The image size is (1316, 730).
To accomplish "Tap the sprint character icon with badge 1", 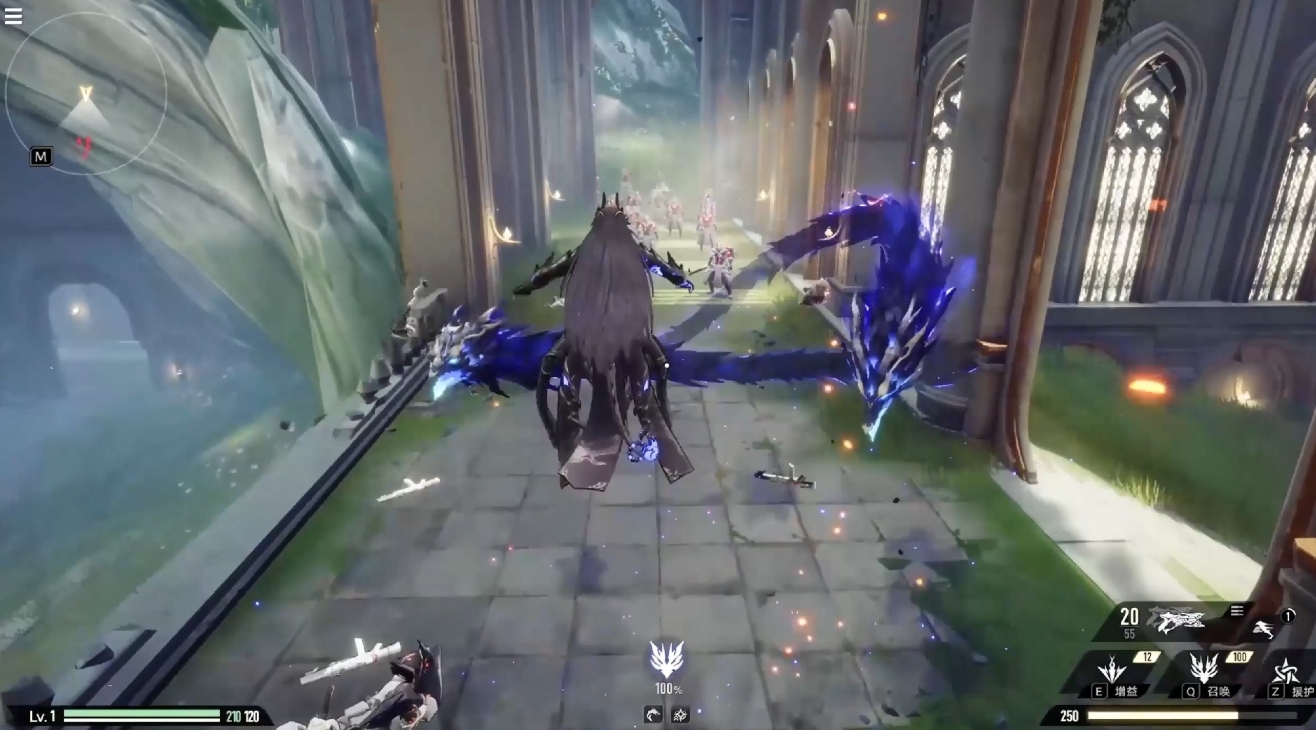I will (1264, 629).
